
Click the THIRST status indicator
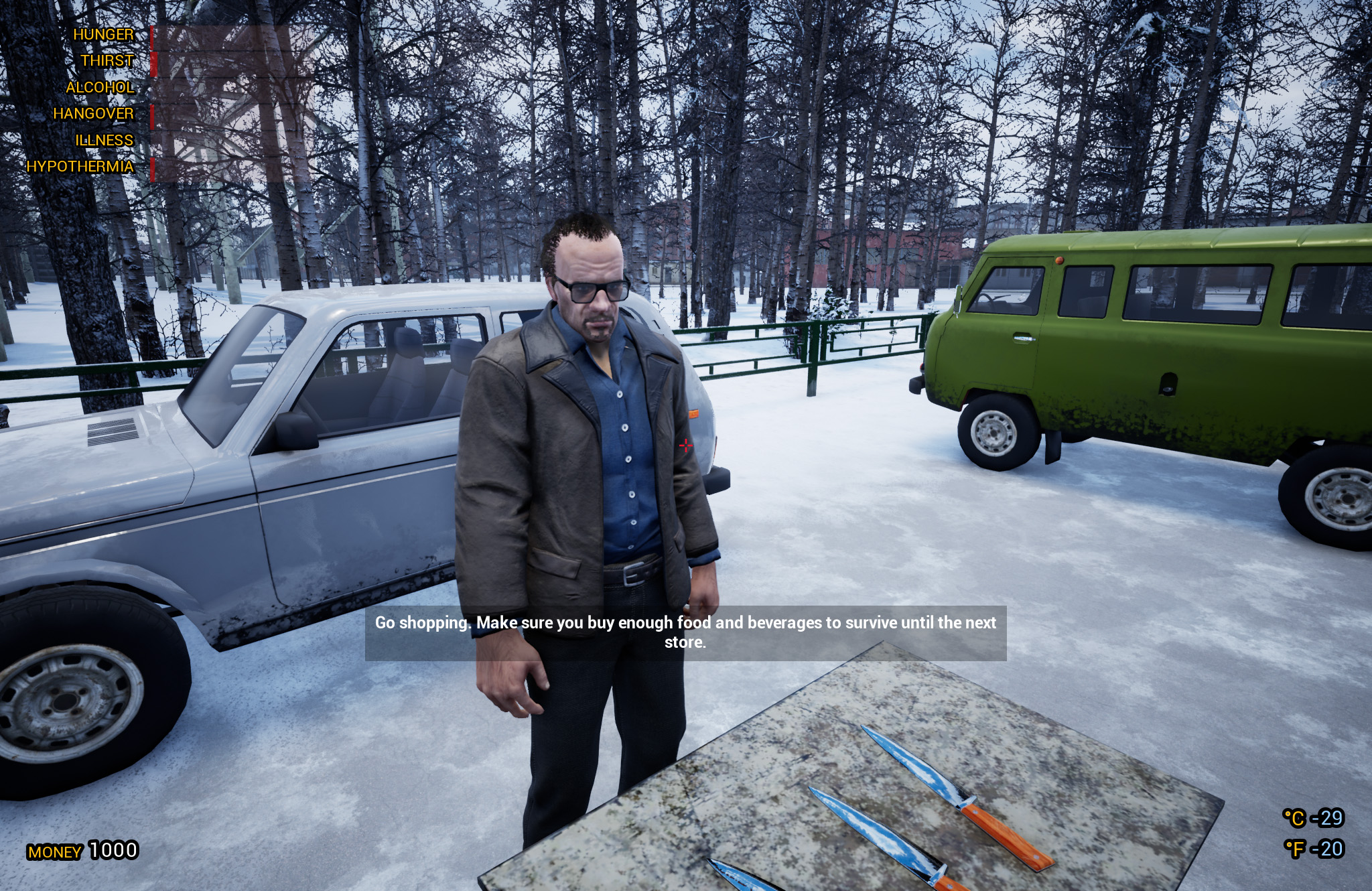click(107, 60)
